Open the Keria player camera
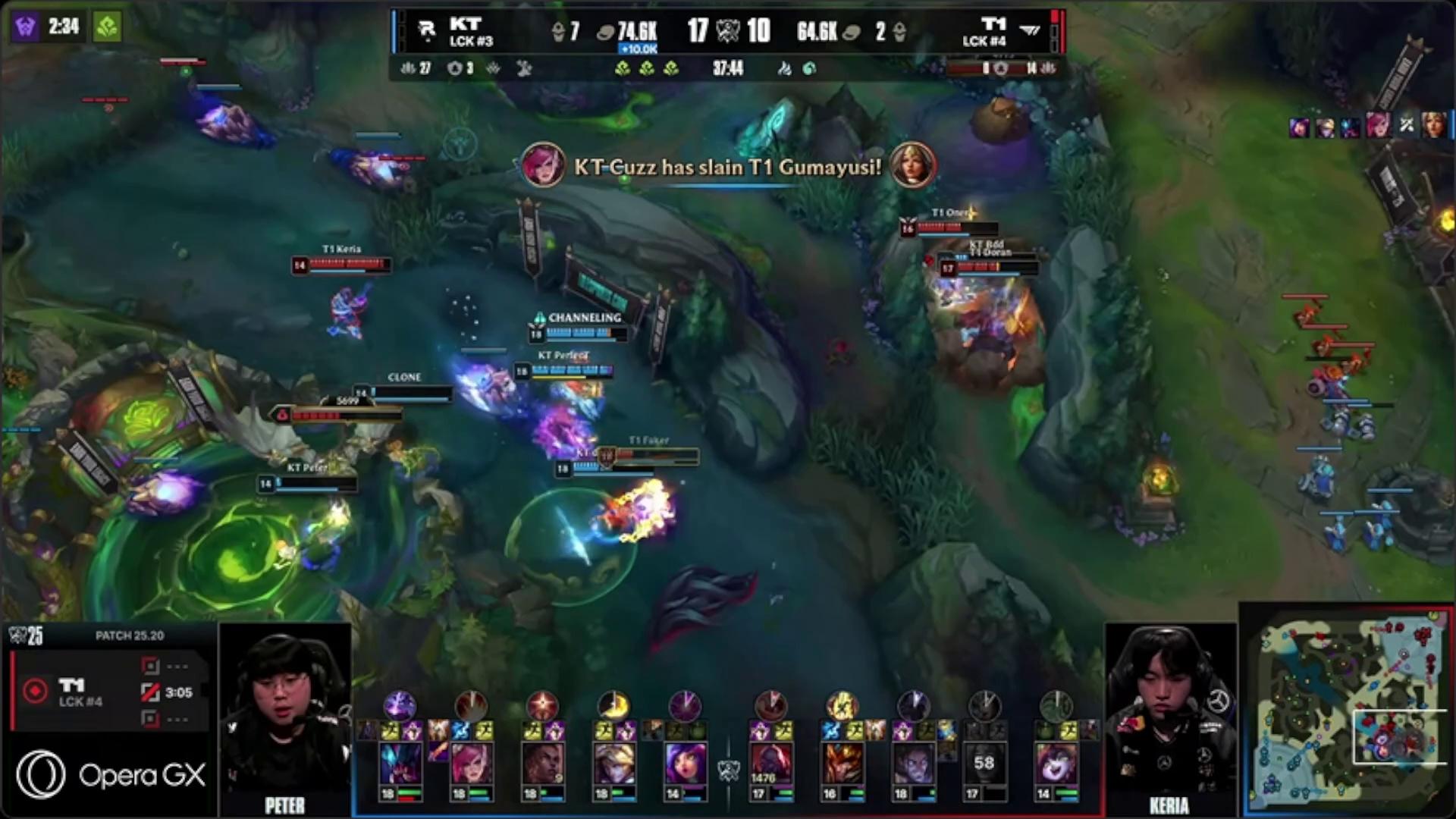The image size is (1456, 819). [1170, 717]
